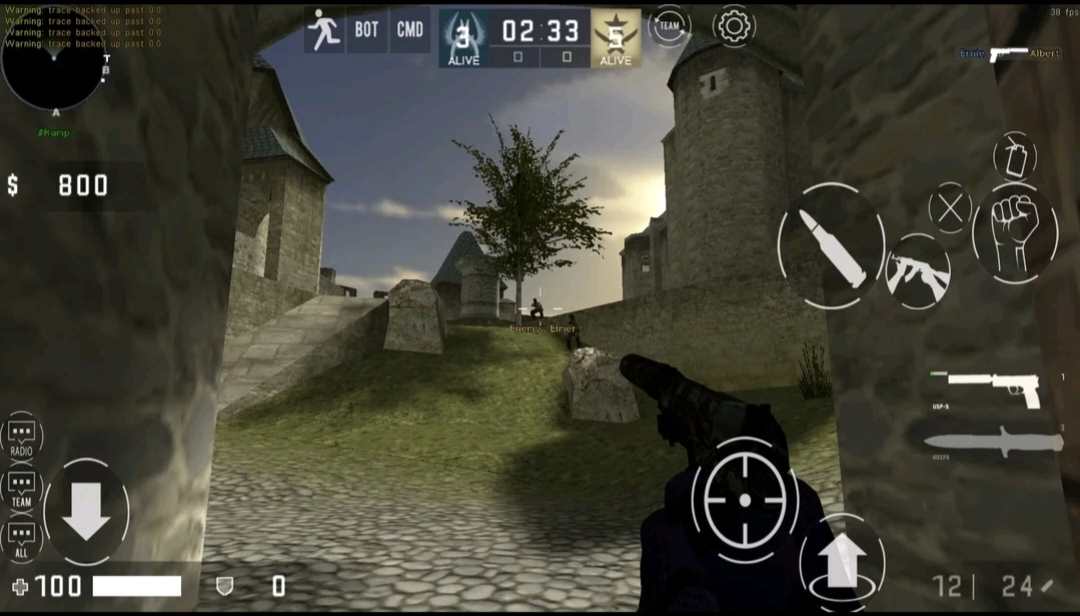
Task: Open the BOT menu
Action: click(x=367, y=30)
